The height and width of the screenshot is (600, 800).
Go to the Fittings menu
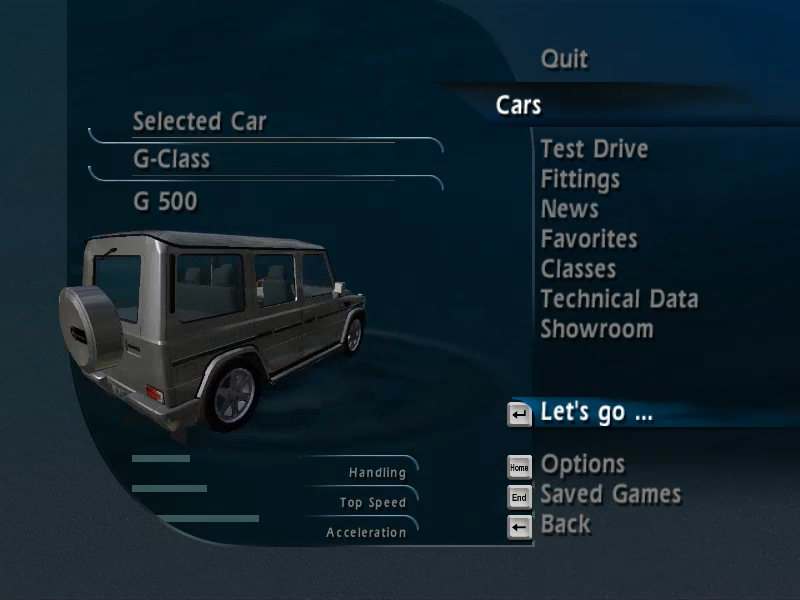tap(580, 179)
